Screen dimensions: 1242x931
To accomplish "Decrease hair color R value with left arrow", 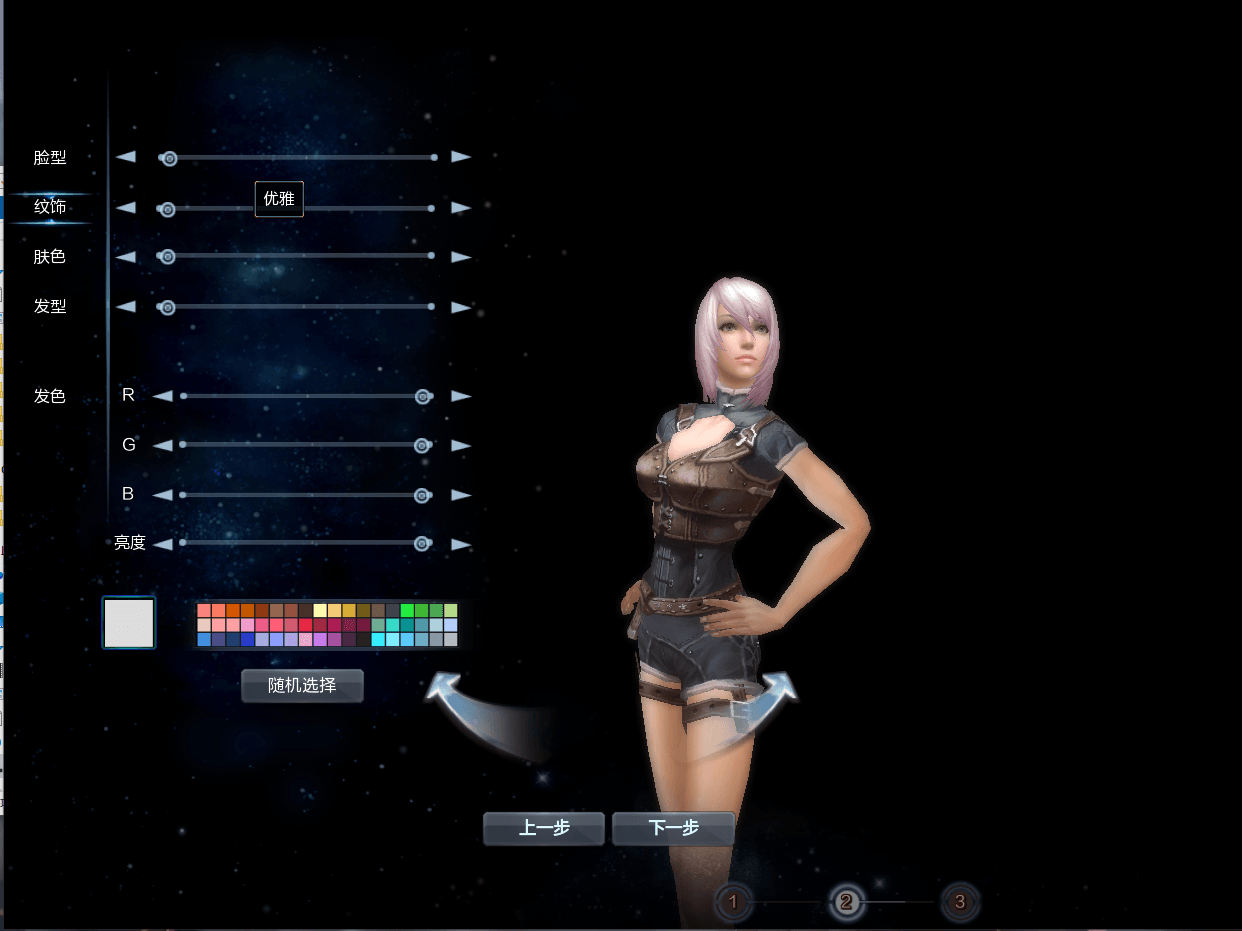I will [x=162, y=396].
